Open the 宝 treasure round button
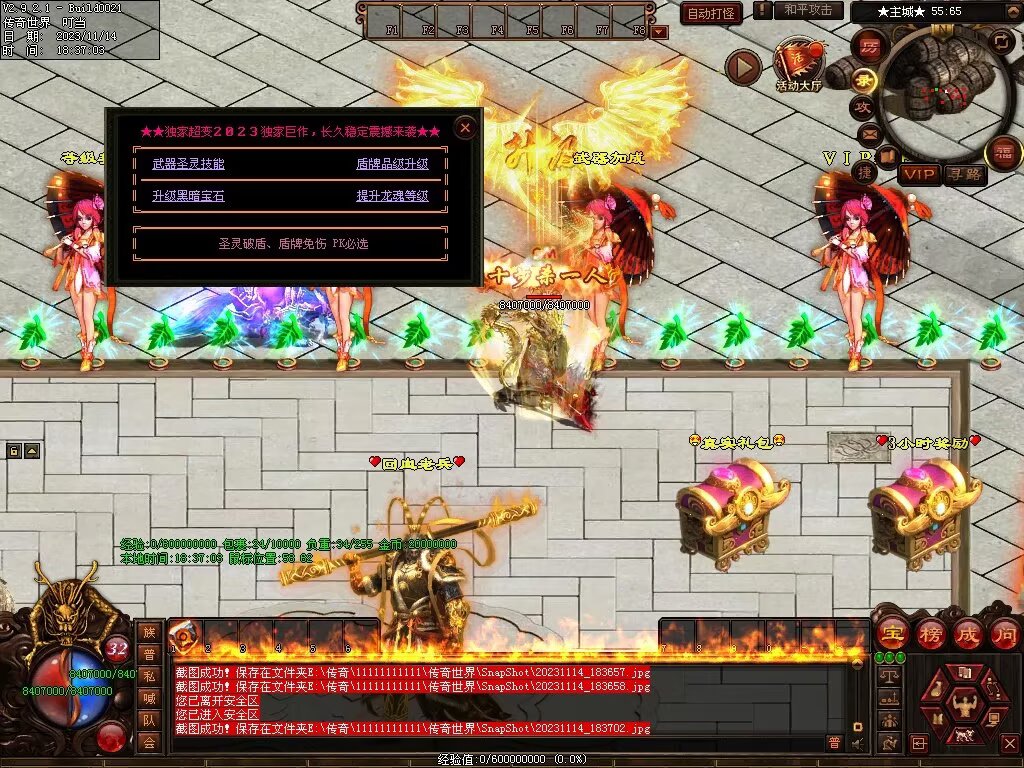This screenshot has height=768, width=1024. (x=891, y=633)
